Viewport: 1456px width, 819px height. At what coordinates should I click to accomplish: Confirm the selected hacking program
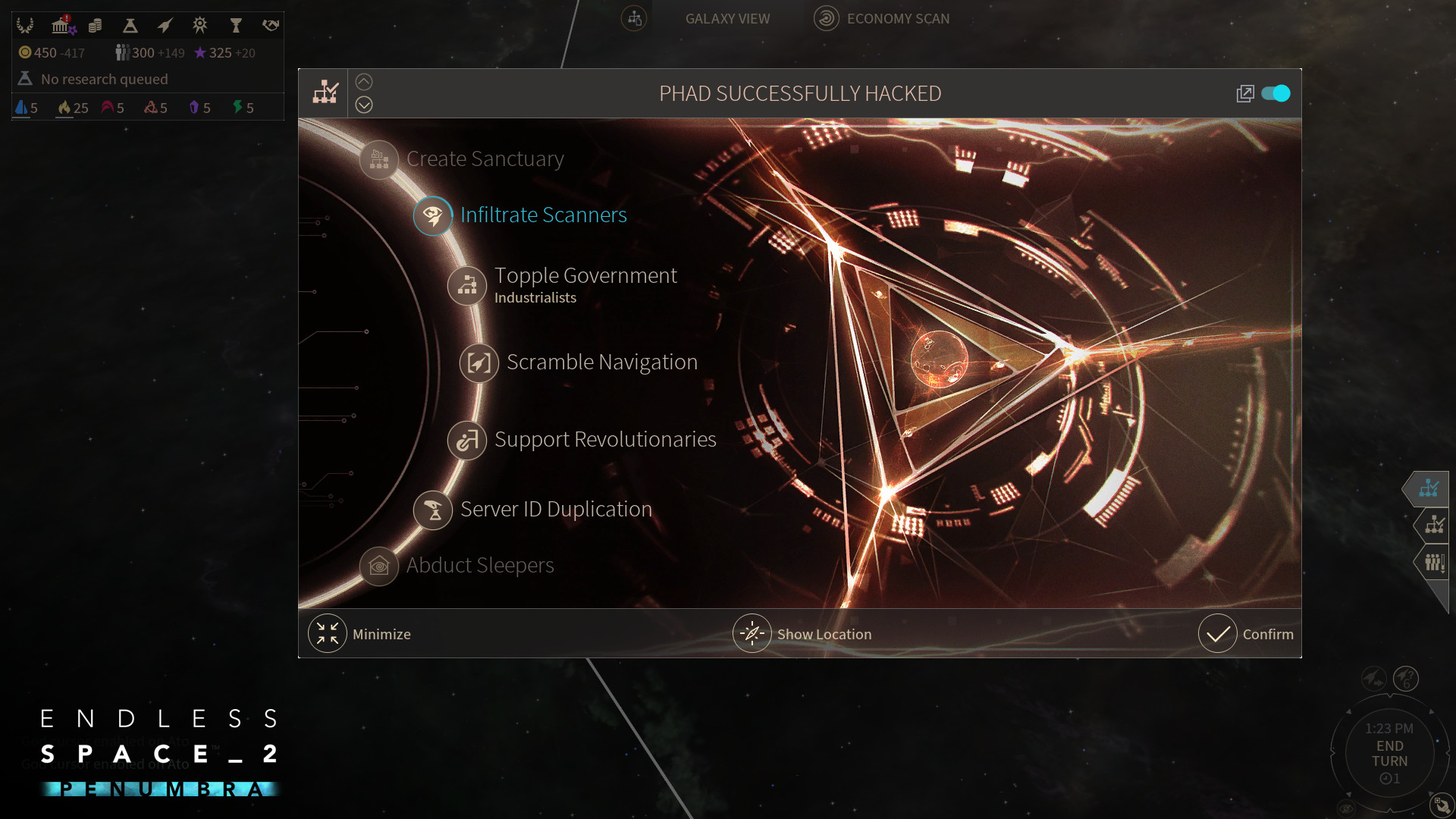pos(1247,633)
